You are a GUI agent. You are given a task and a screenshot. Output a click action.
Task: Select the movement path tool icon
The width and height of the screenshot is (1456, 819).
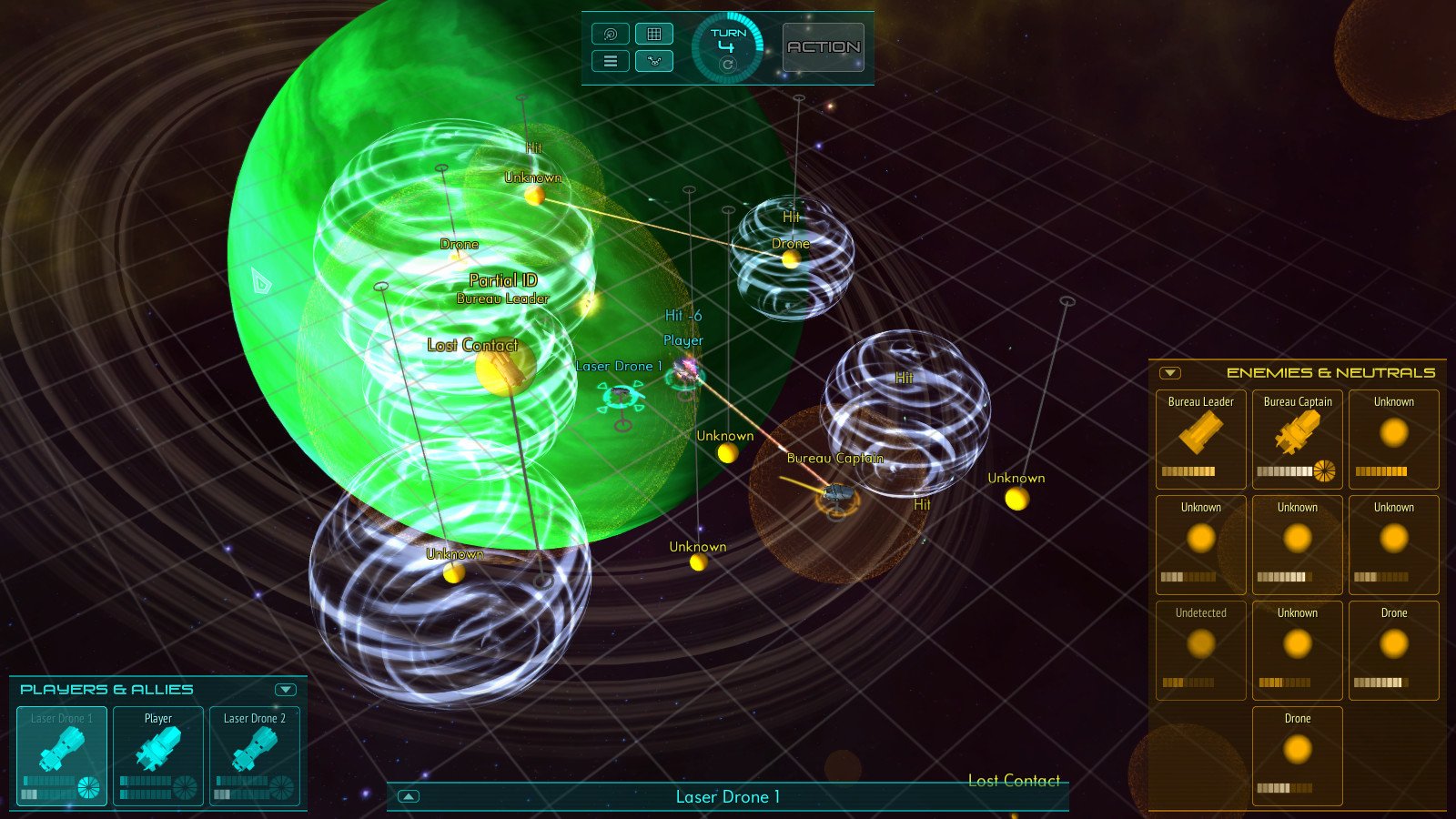tap(654, 61)
